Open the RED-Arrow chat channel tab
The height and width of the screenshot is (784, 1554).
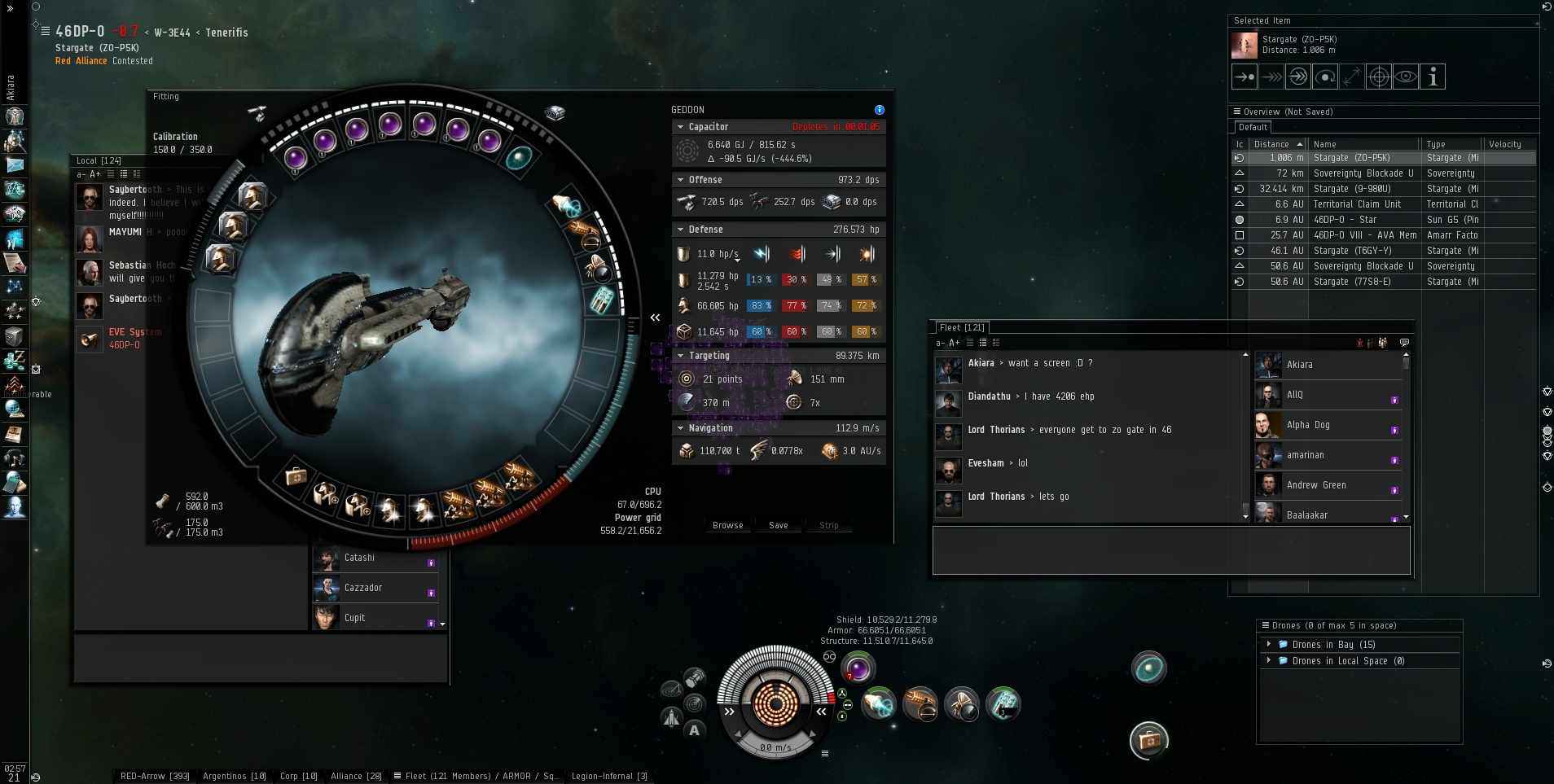click(155, 776)
